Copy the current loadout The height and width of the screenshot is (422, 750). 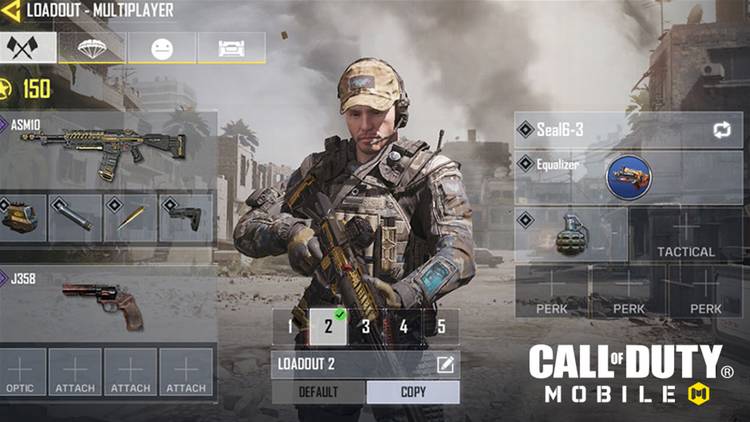click(x=413, y=392)
